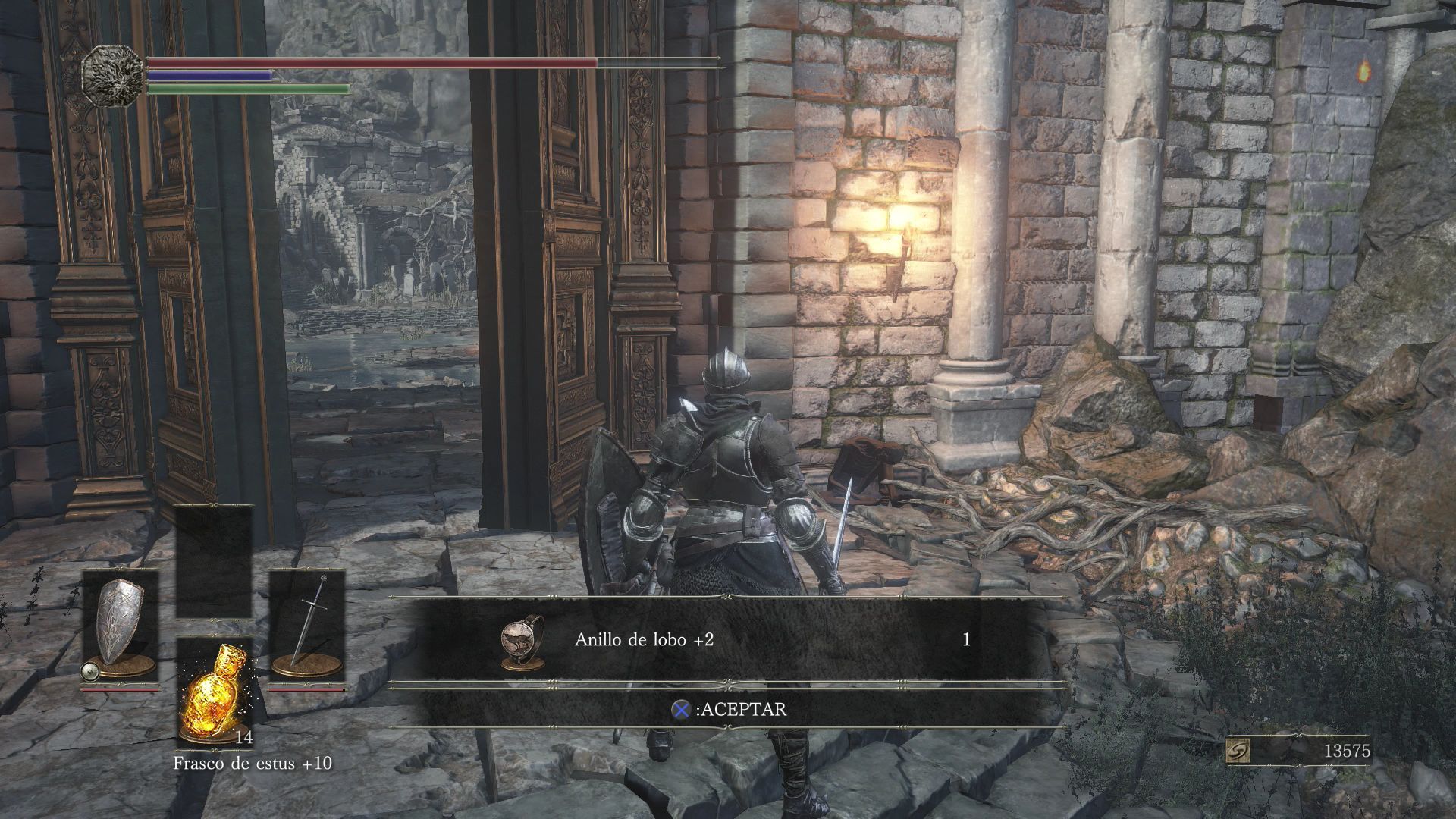The width and height of the screenshot is (1456, 819).
Task: Select the shield in the left-hand slot
Action: coord(120,631)
